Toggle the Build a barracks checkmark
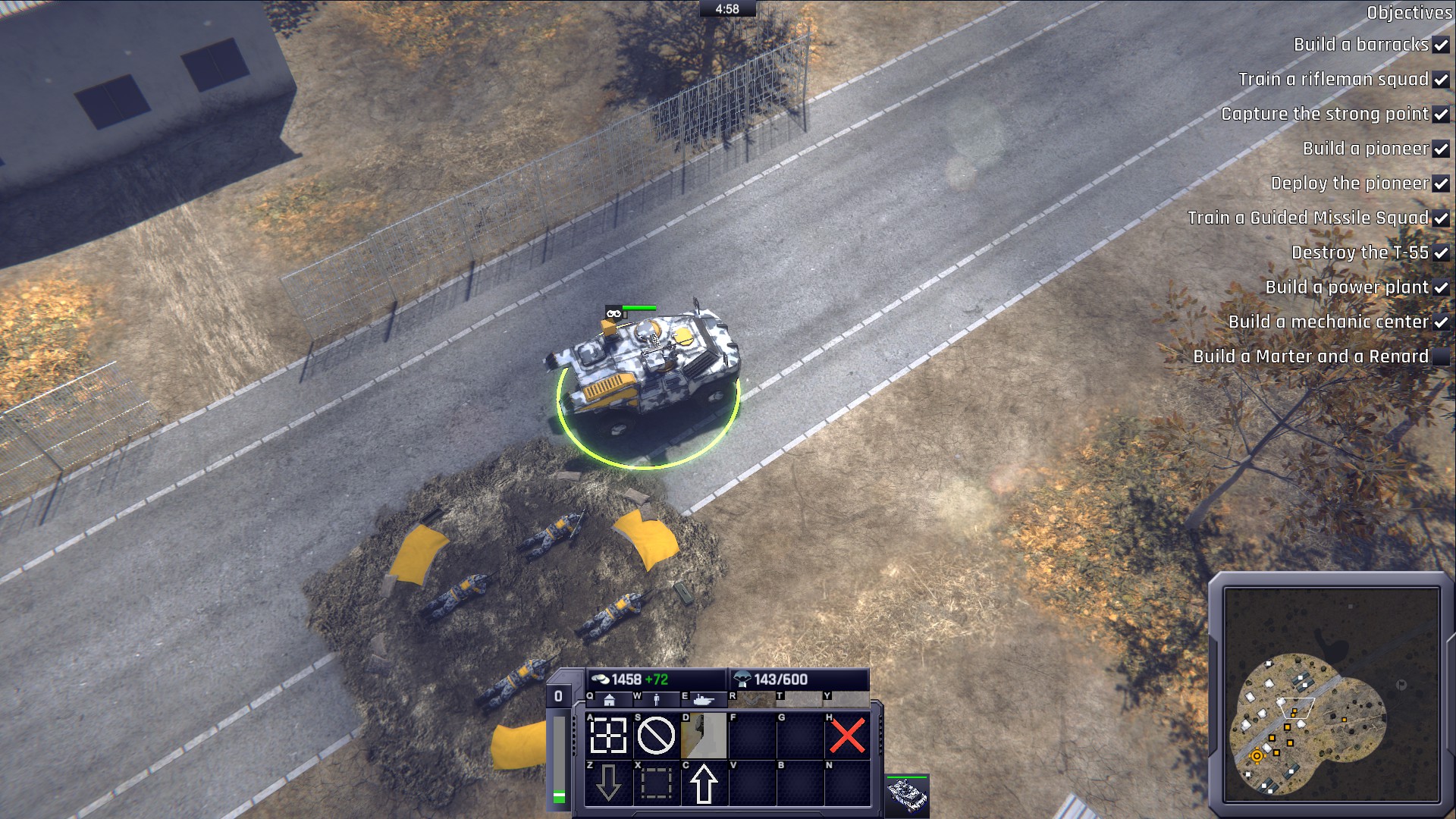 pos(1440,45)
